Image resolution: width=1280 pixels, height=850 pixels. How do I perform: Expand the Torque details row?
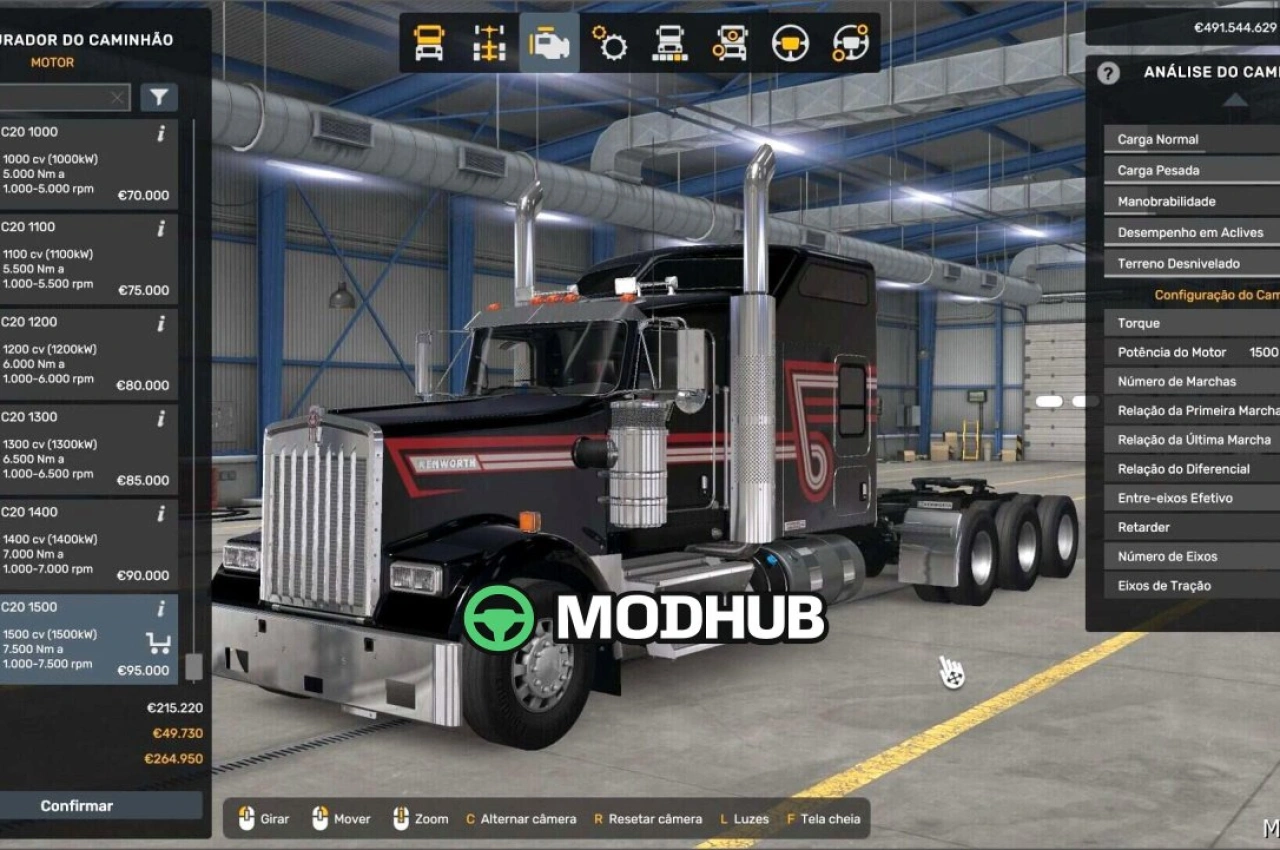click(x=1190, y=323)
